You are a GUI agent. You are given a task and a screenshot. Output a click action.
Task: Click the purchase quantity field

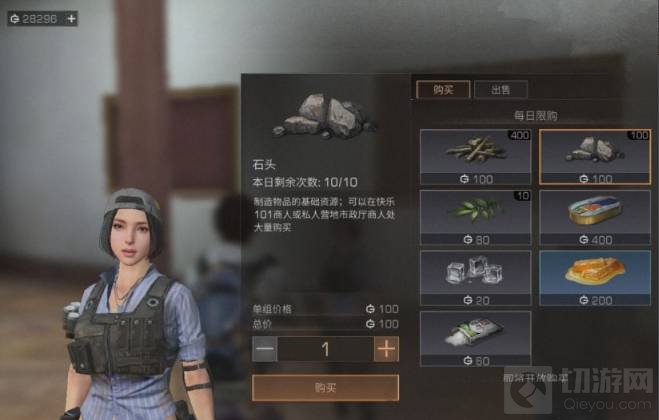325,349
